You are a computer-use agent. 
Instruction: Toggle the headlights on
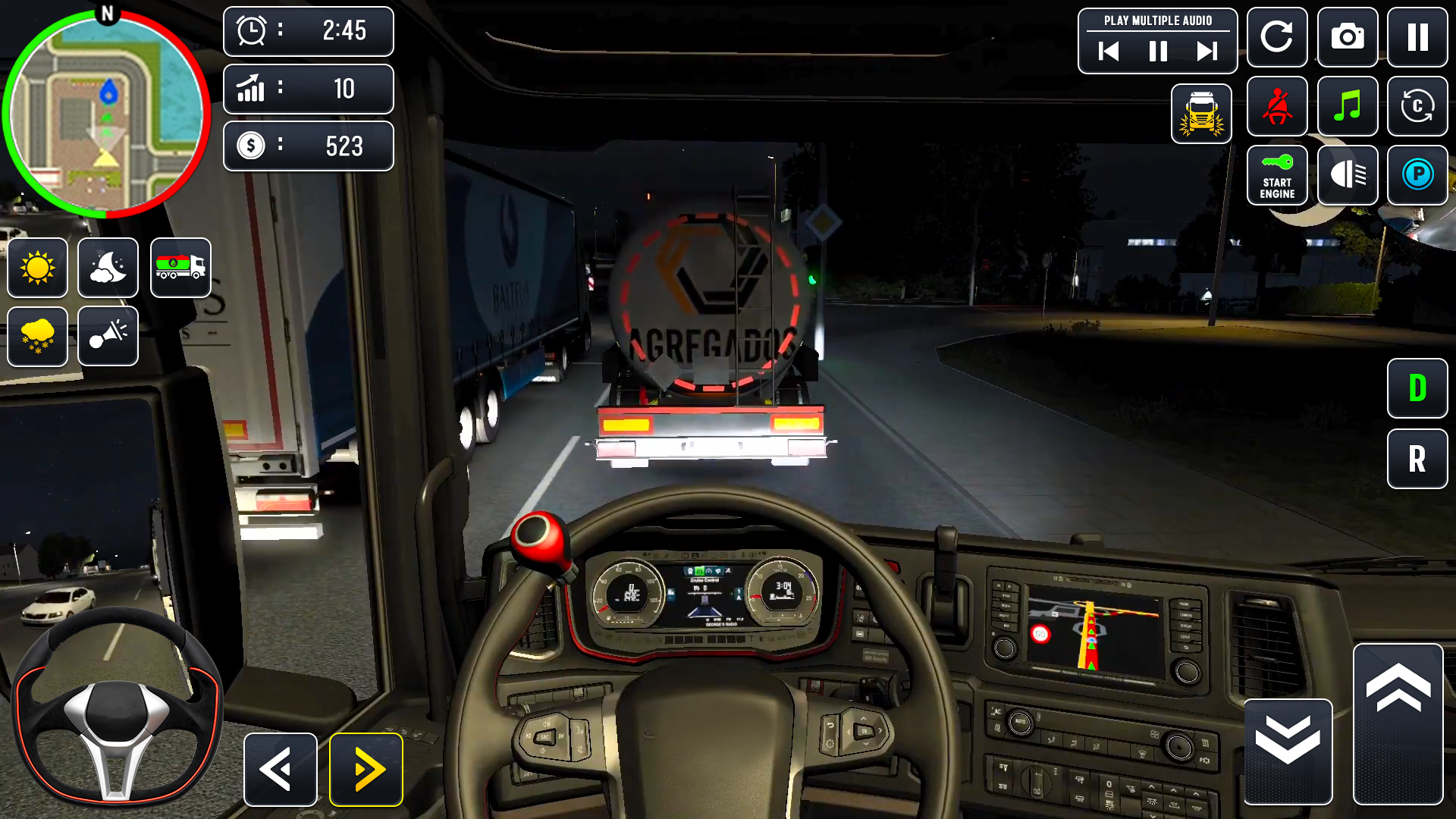pos(1348,175)
